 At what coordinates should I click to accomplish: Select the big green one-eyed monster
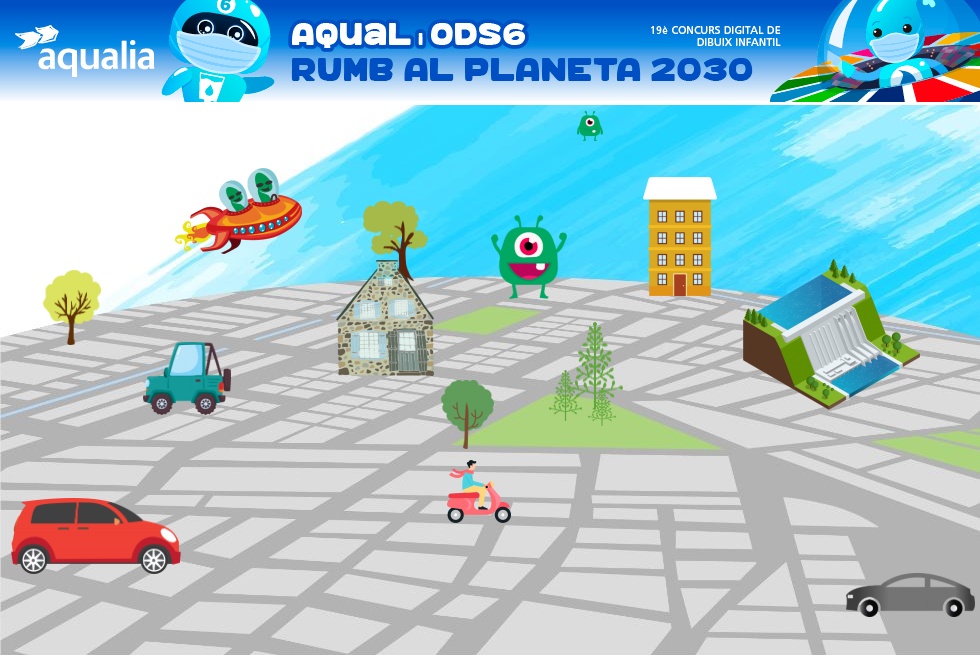tap(528, 257)
